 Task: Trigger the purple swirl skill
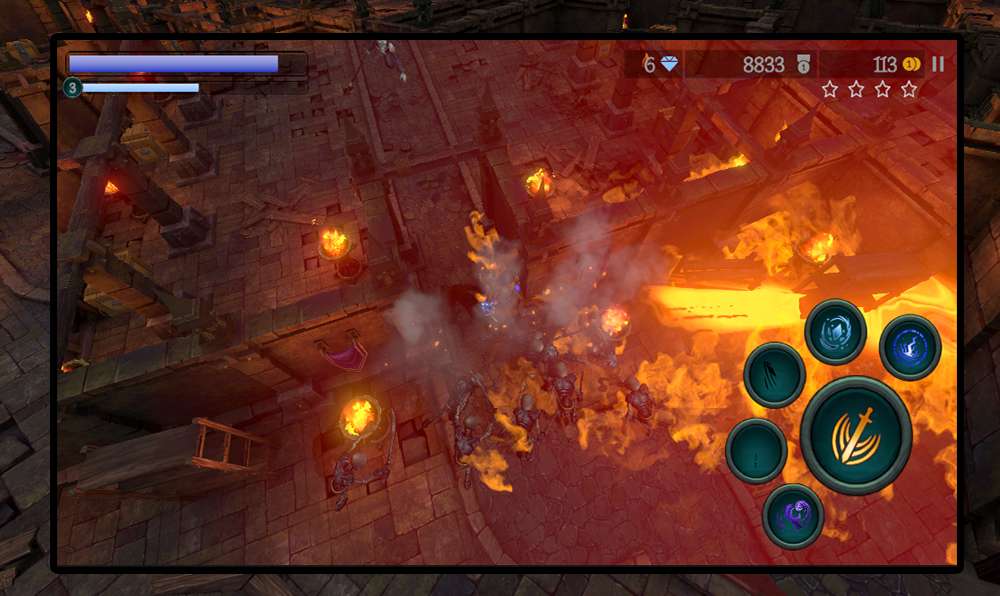[x=793, y=516]
